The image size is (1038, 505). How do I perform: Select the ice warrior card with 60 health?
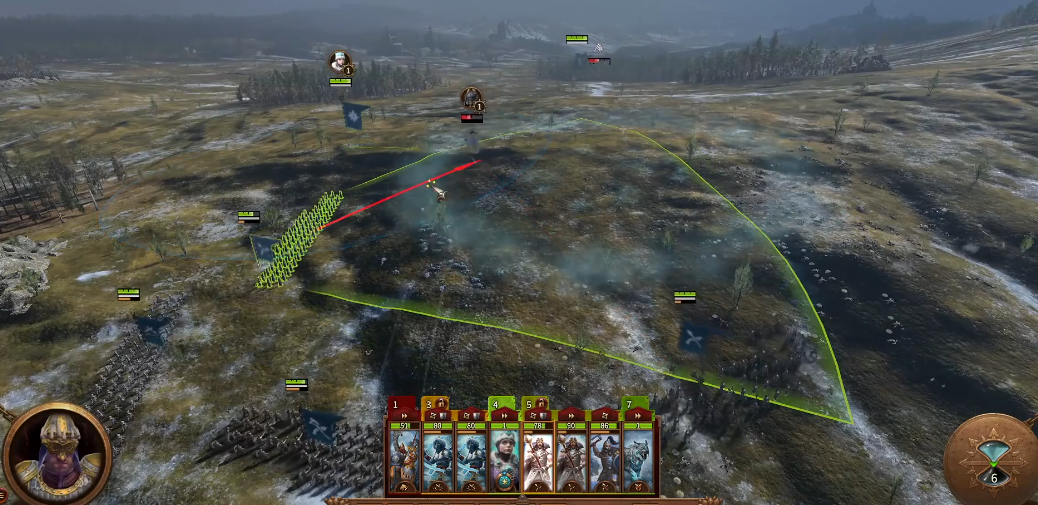click(471, 458)
